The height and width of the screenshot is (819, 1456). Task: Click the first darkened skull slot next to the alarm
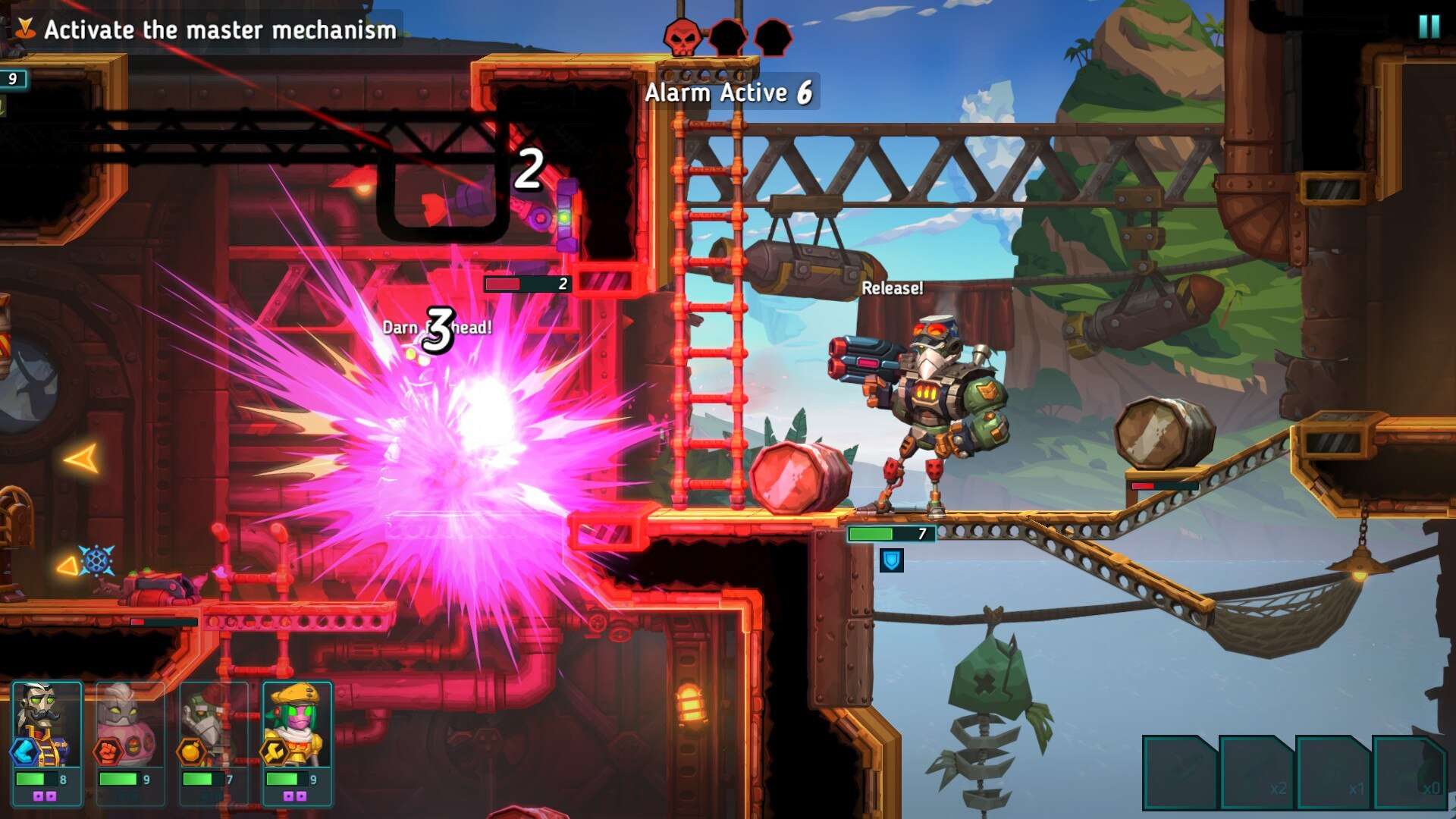729,37
